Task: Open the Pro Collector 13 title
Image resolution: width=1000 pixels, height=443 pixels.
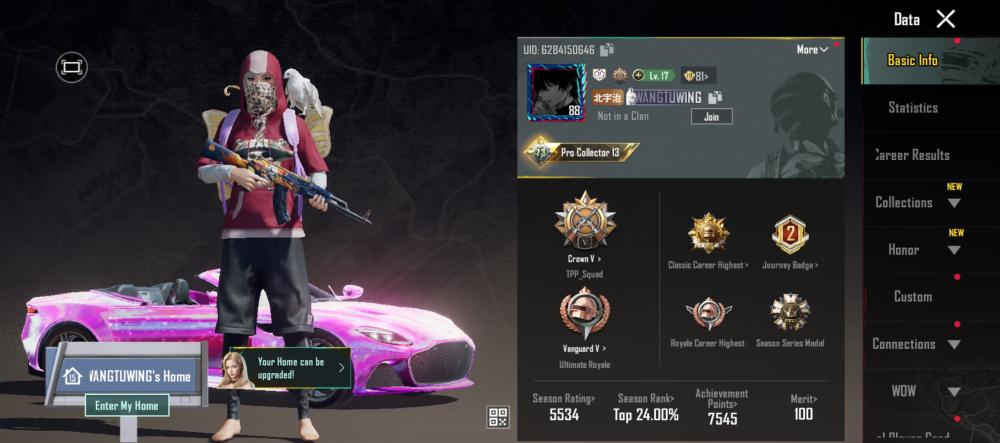Action: 582,153
